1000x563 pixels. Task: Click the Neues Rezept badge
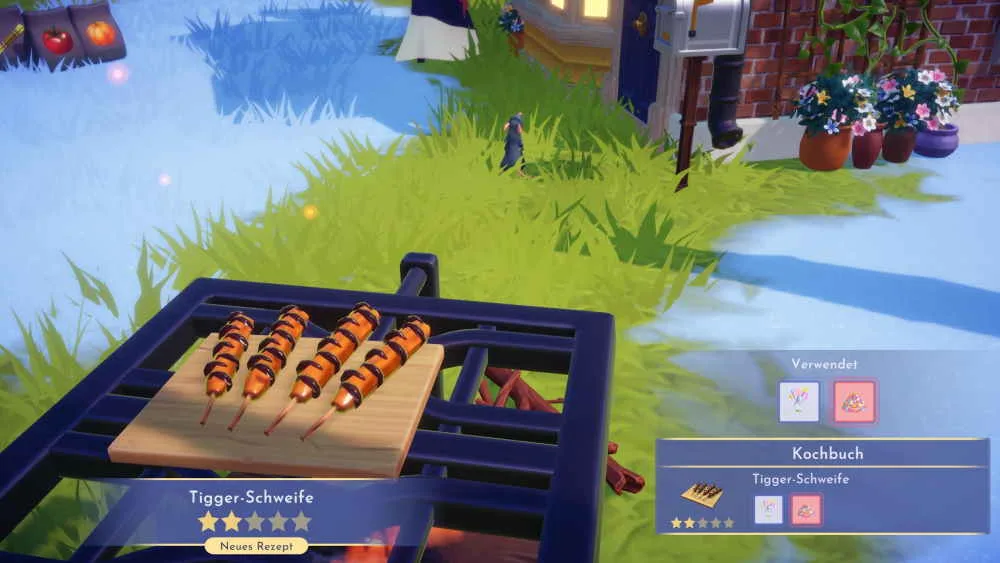[256, 546]
